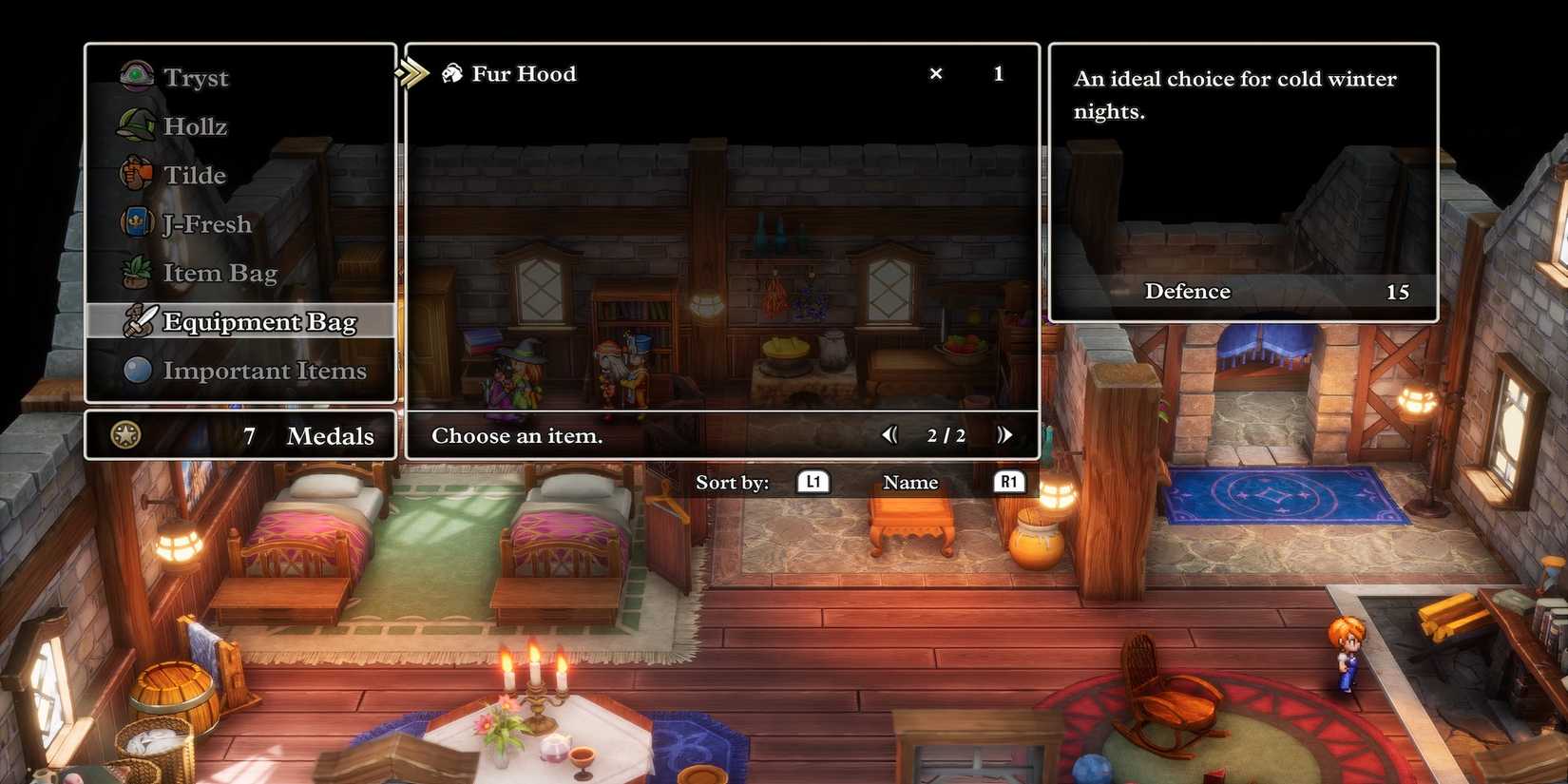Select Tilde's fist icon
The width and height of the screenshot is (1568, 784).
(x=136, y=174)
